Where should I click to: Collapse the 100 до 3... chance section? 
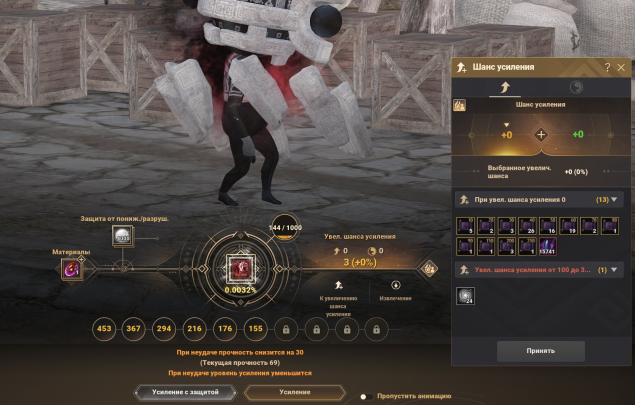tap(614, 269)
